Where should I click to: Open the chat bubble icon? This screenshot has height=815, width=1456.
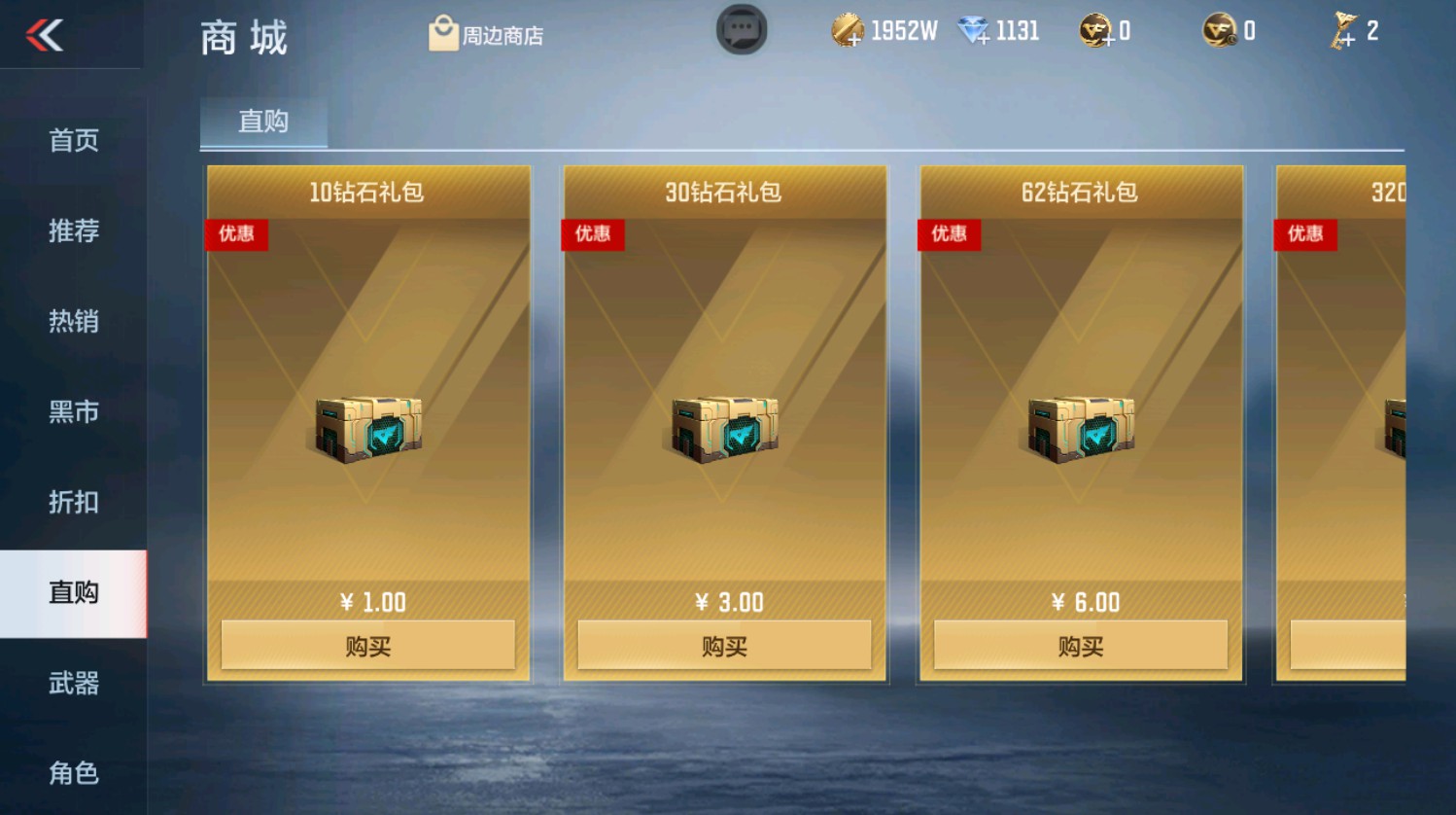742,29
